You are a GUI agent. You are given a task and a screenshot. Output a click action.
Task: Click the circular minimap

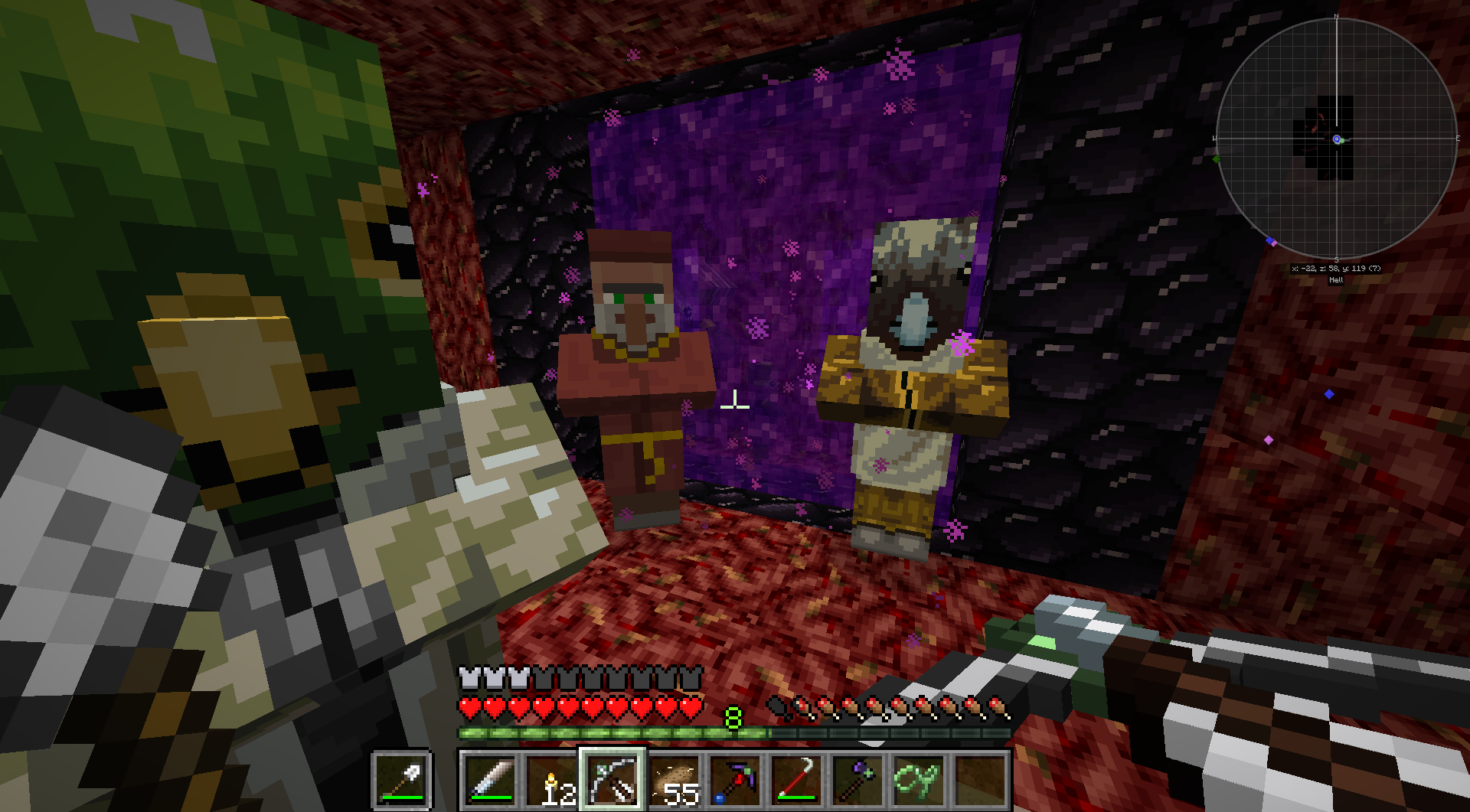[x=1336, y=139]
